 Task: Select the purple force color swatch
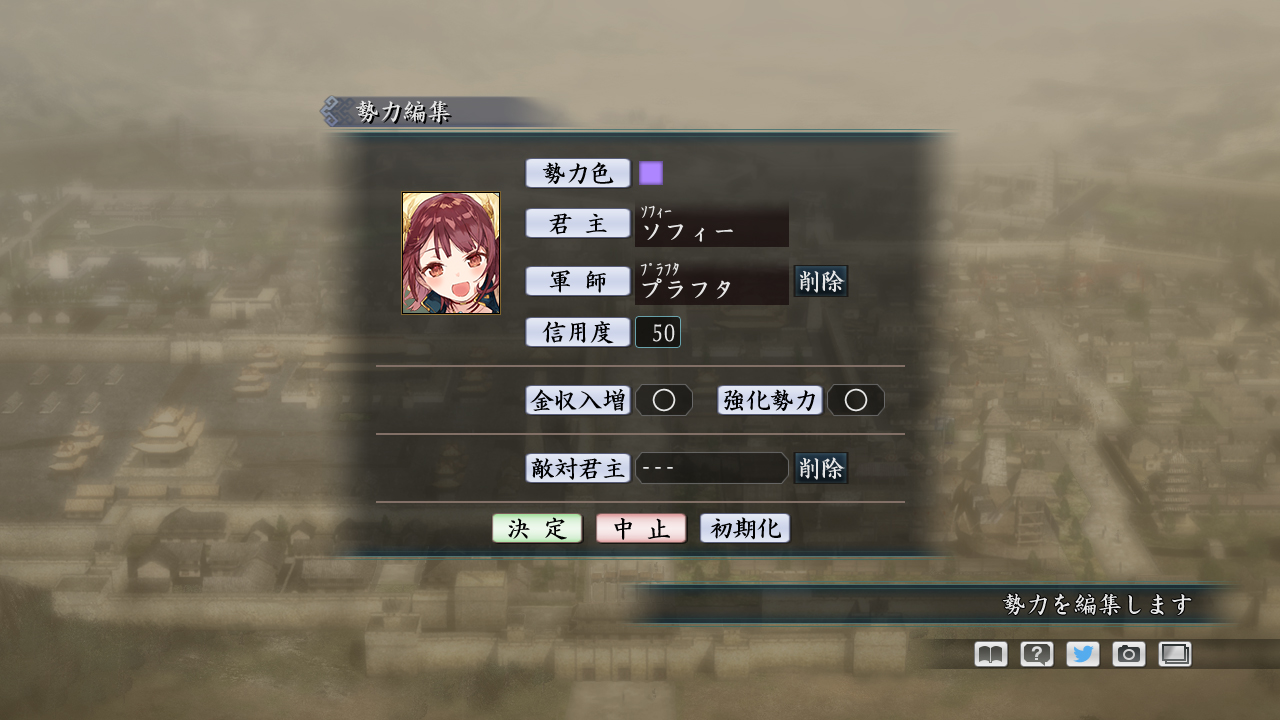tap(652, 172)
